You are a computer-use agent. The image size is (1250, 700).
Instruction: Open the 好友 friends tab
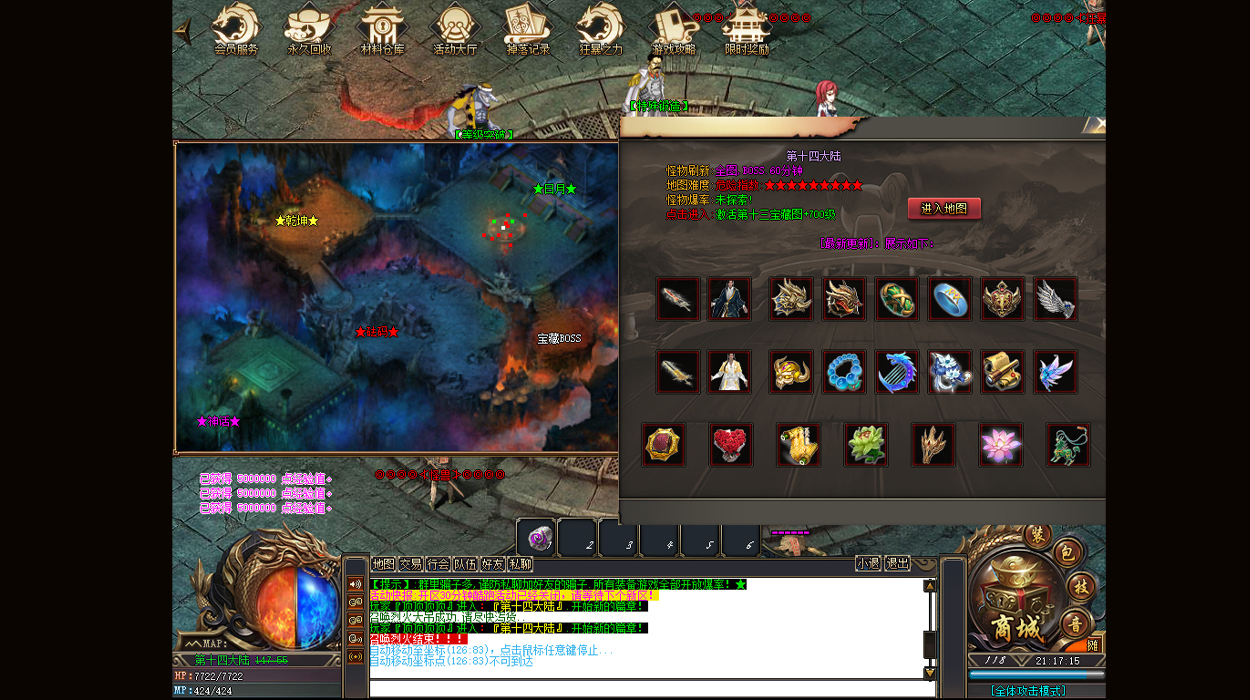point(492,564)
